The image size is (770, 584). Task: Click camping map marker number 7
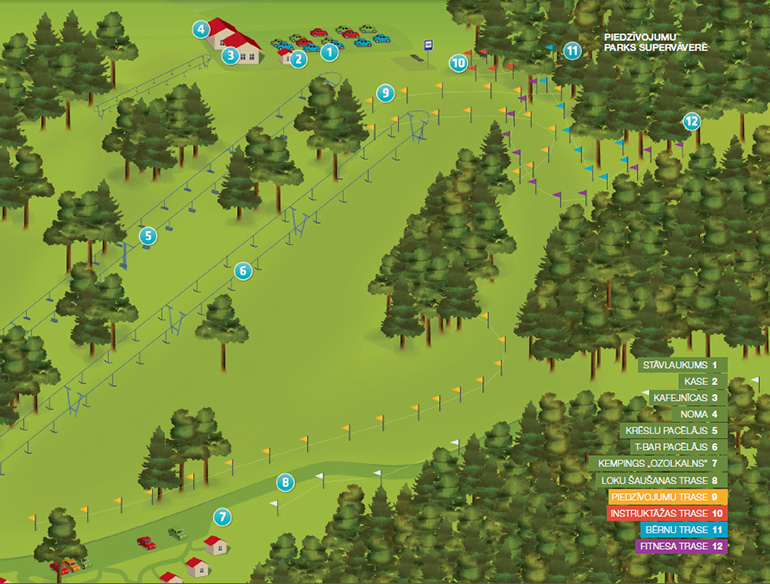222,517
